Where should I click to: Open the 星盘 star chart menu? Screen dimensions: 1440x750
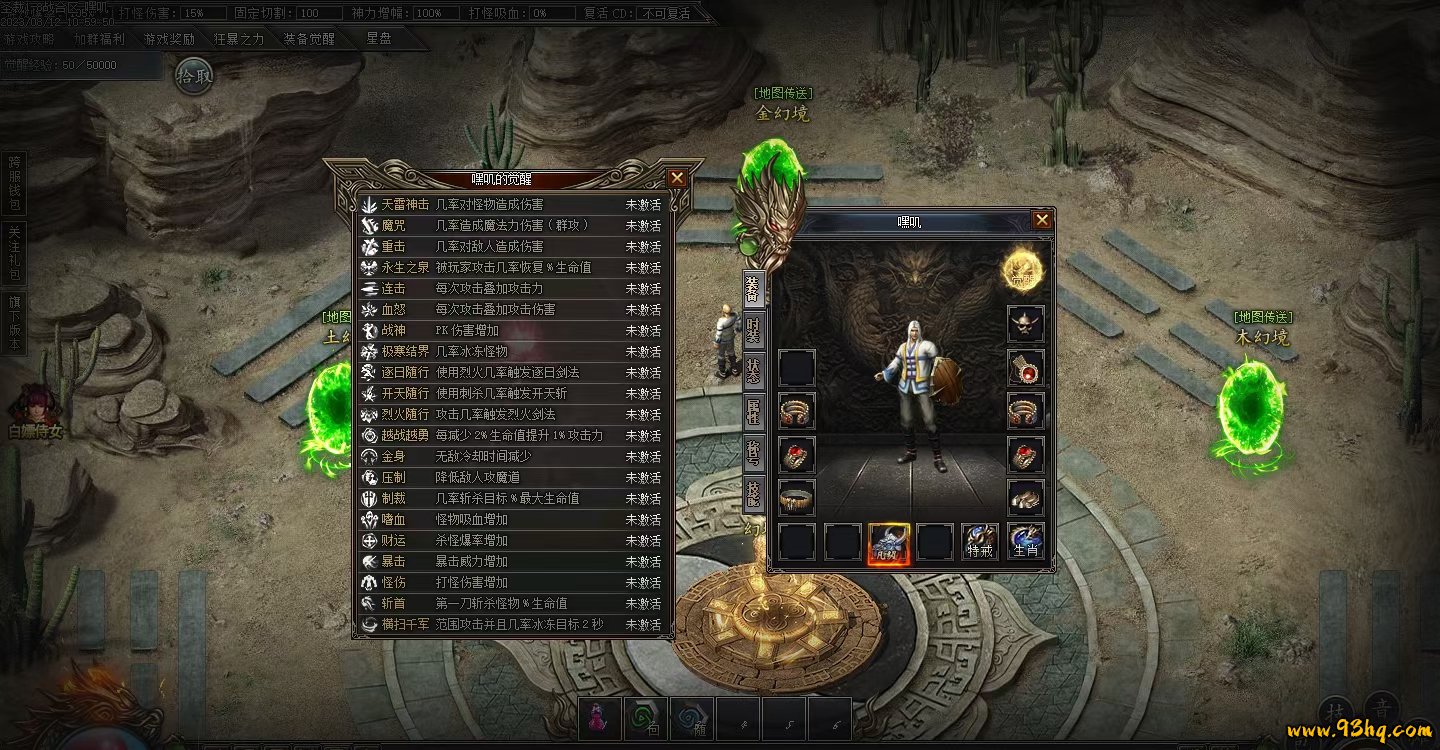(x=379, y=39)
